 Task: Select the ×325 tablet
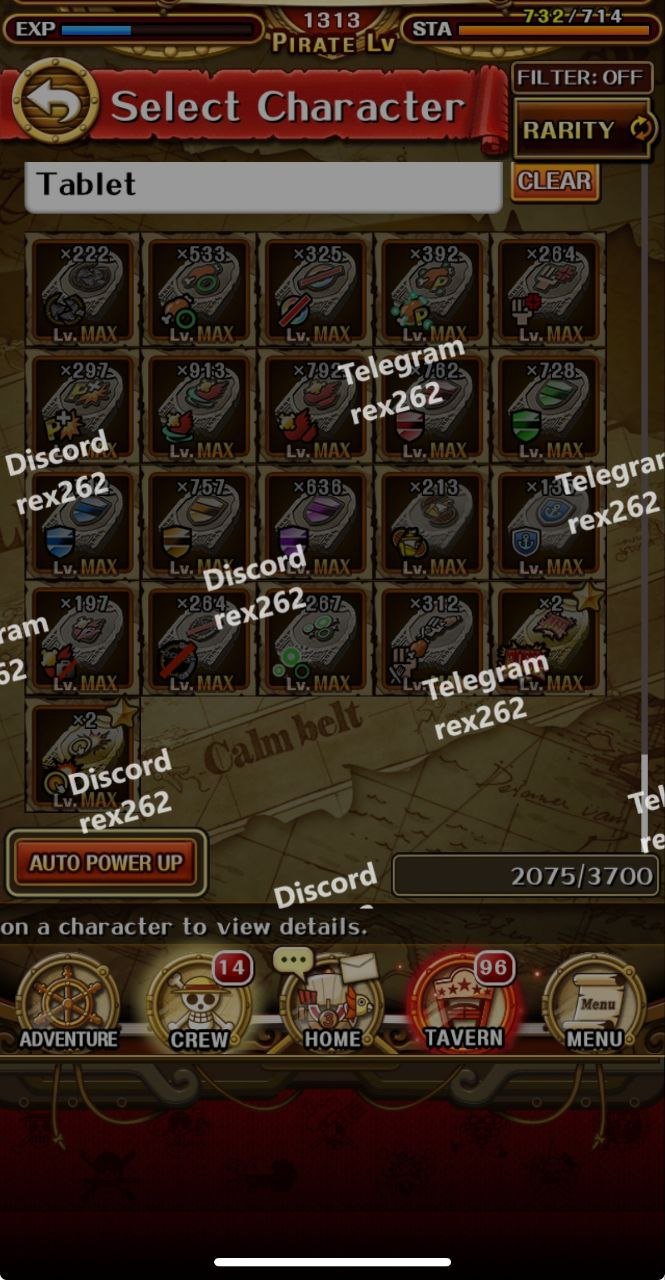point(315,291)
